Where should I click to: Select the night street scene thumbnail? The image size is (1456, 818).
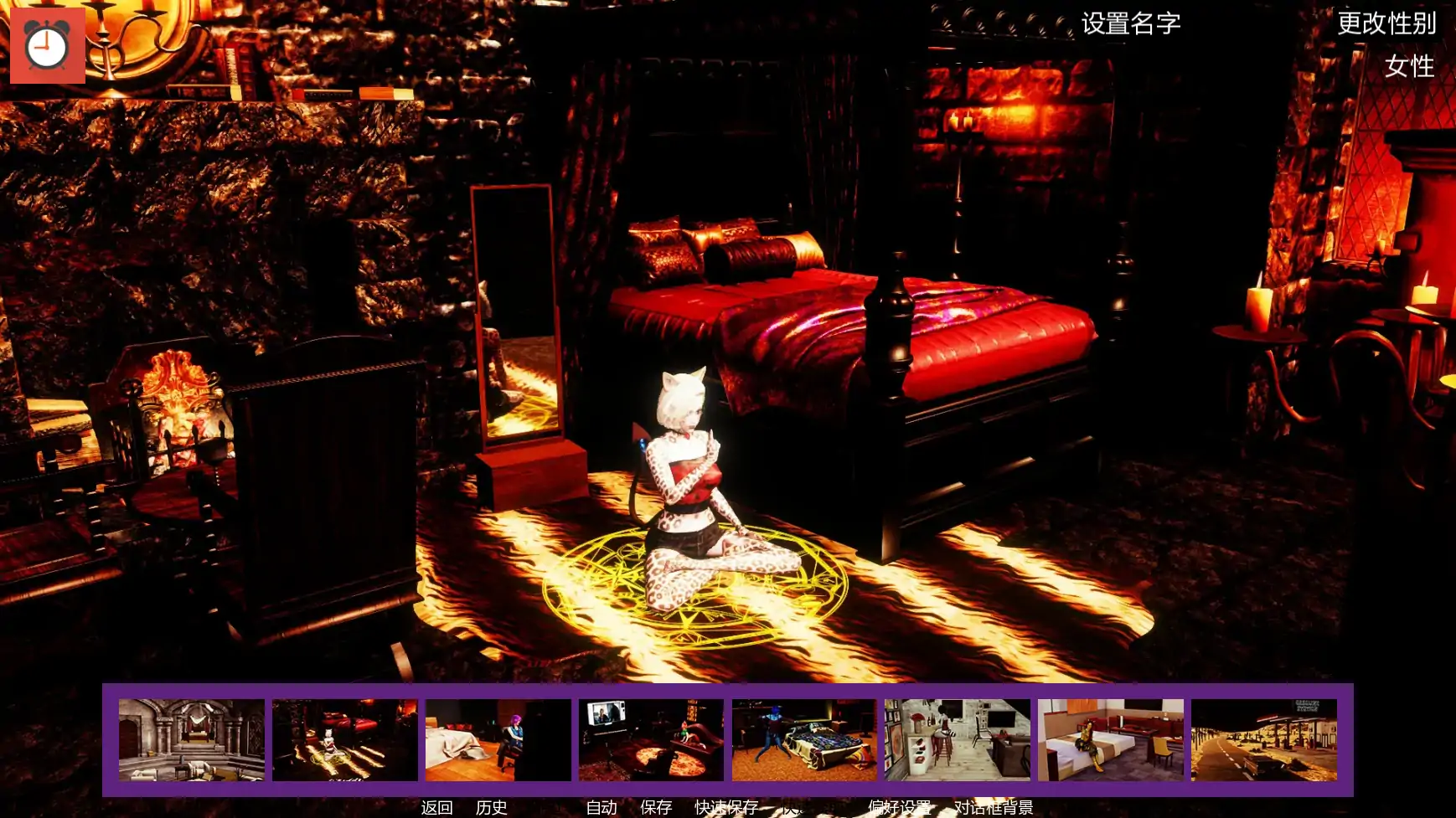(1265, 737)
